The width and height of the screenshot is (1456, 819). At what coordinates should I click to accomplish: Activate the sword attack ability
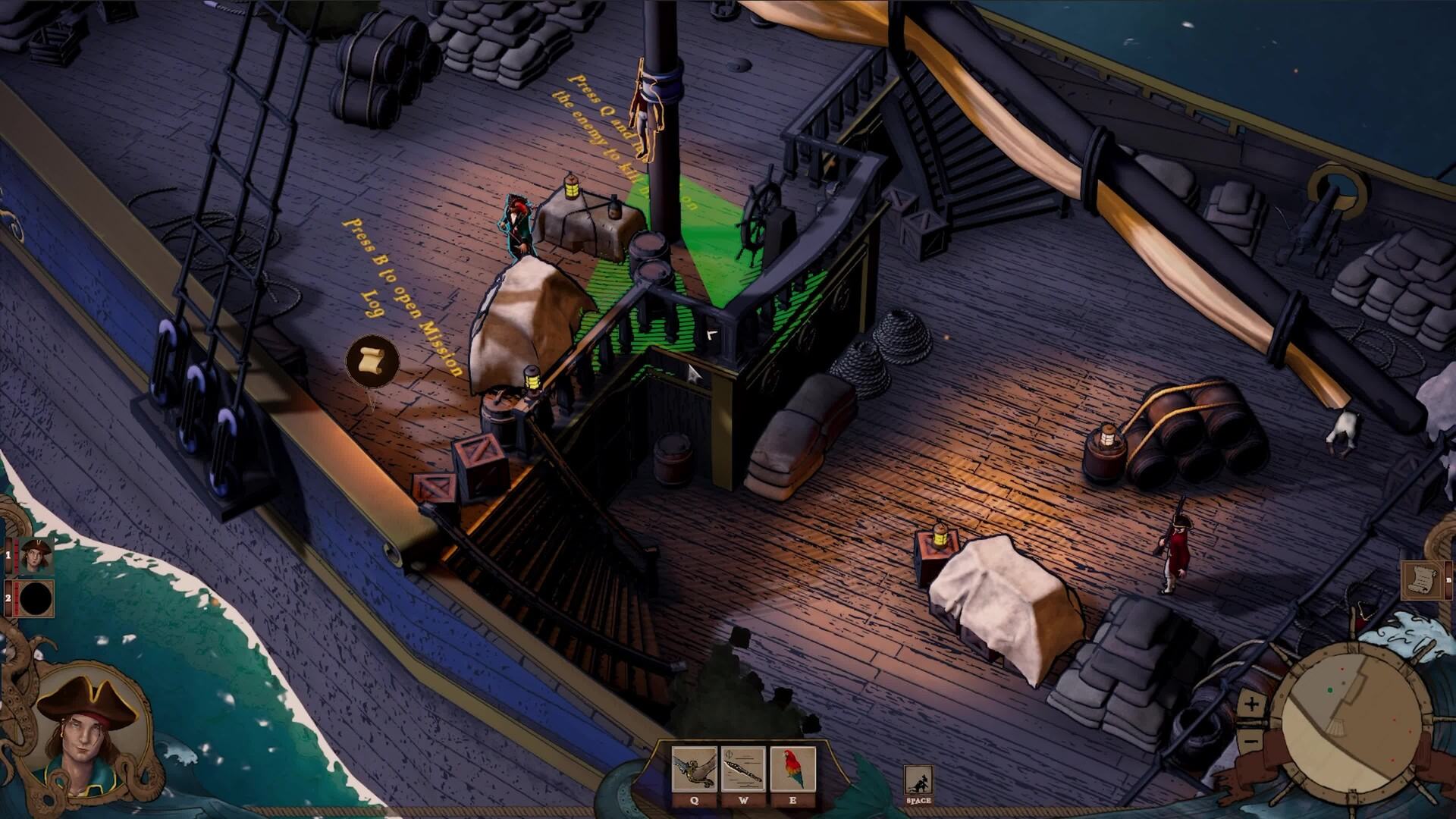pos(694,770)
